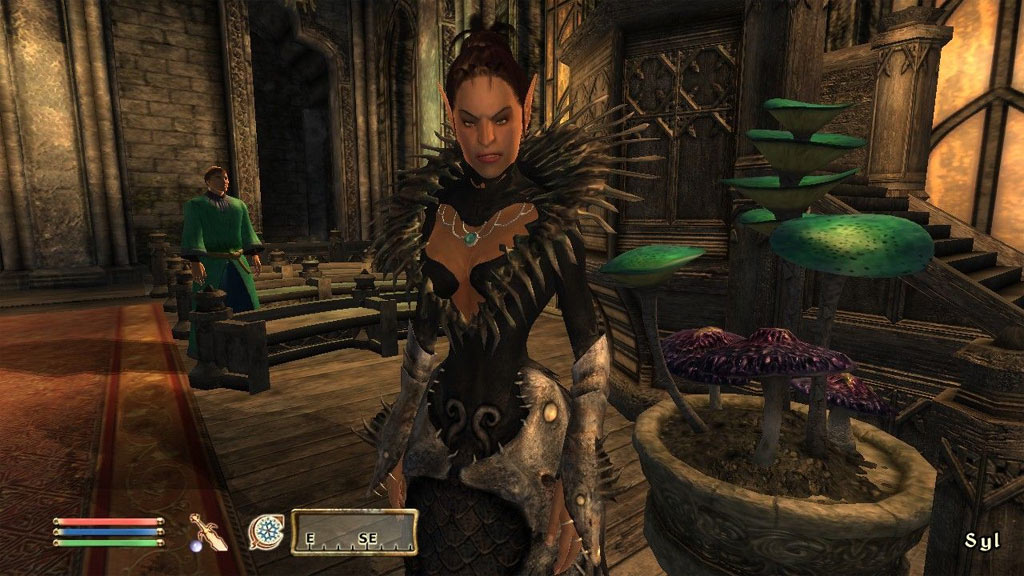Click the equipped dagger weapon icon
Screen dimensions: 1024x576
(x=209, y=531)
